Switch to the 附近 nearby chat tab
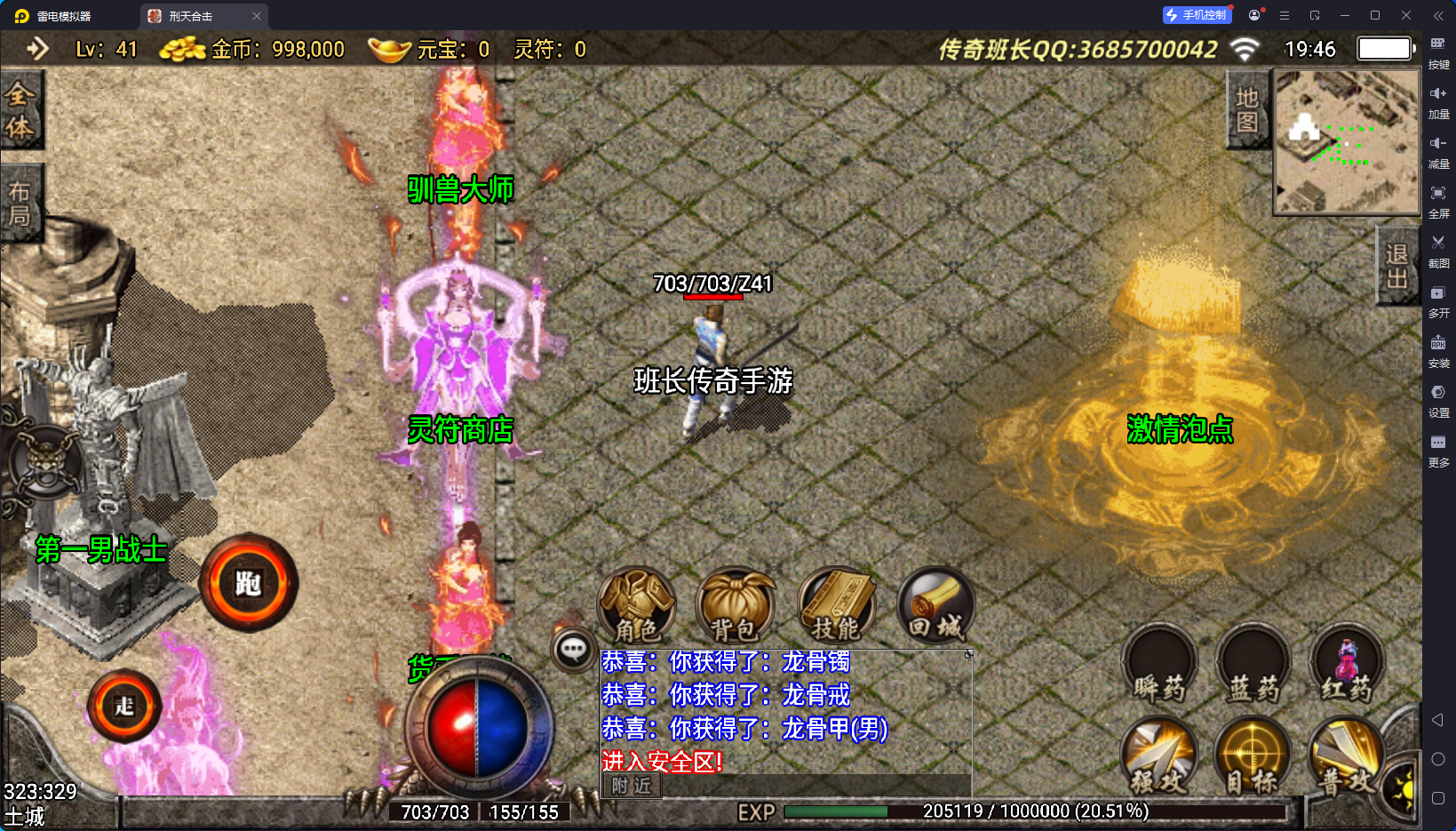 (x=632, y=786)
